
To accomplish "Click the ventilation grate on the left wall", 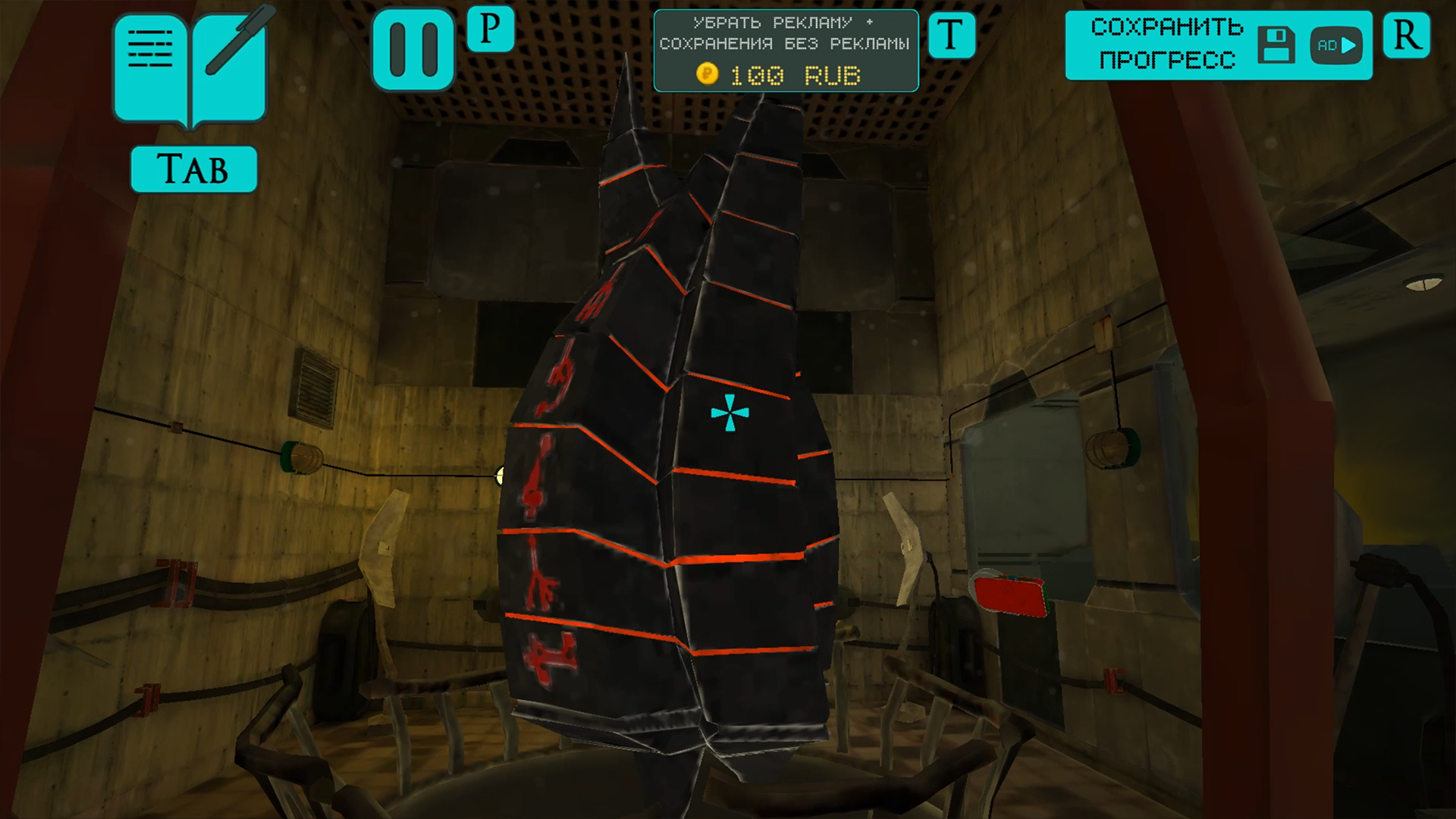I will point(318,385).
